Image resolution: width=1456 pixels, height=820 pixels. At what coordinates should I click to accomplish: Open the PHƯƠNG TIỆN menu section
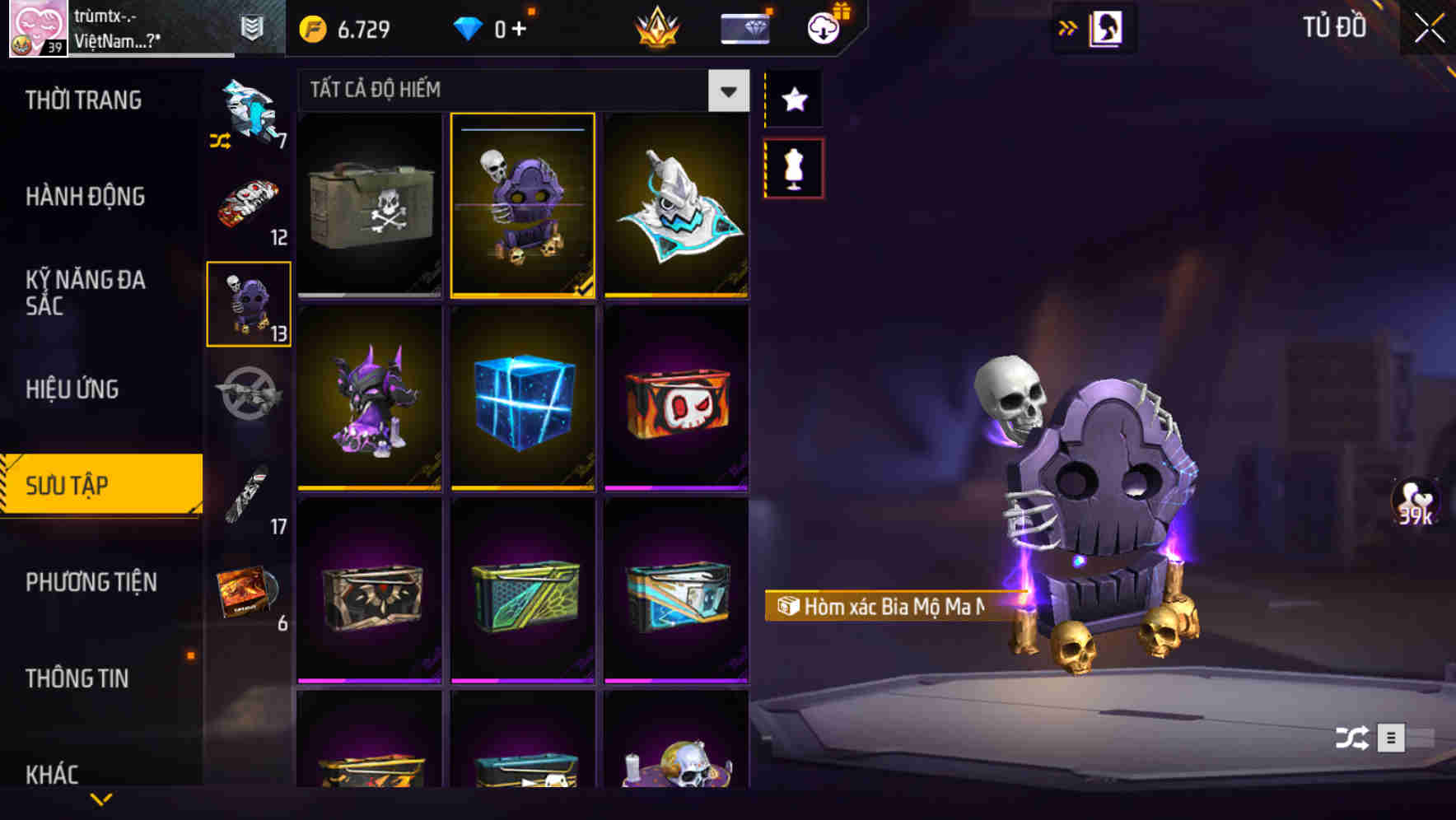pos(91,582)
